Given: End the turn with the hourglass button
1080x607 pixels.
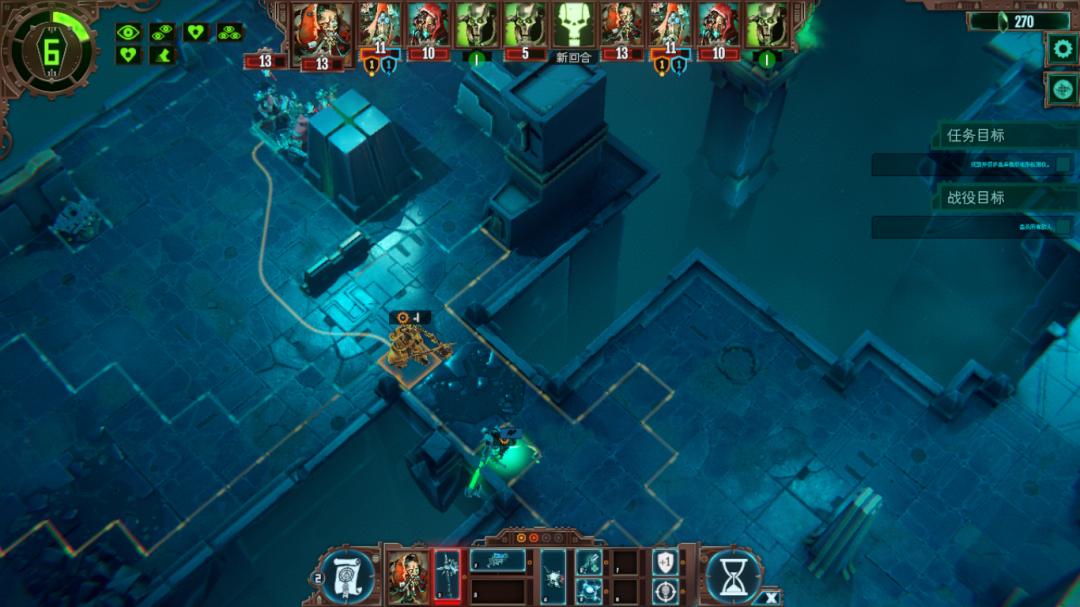Looking at the screenshot, I should click(x=733, y=575).
